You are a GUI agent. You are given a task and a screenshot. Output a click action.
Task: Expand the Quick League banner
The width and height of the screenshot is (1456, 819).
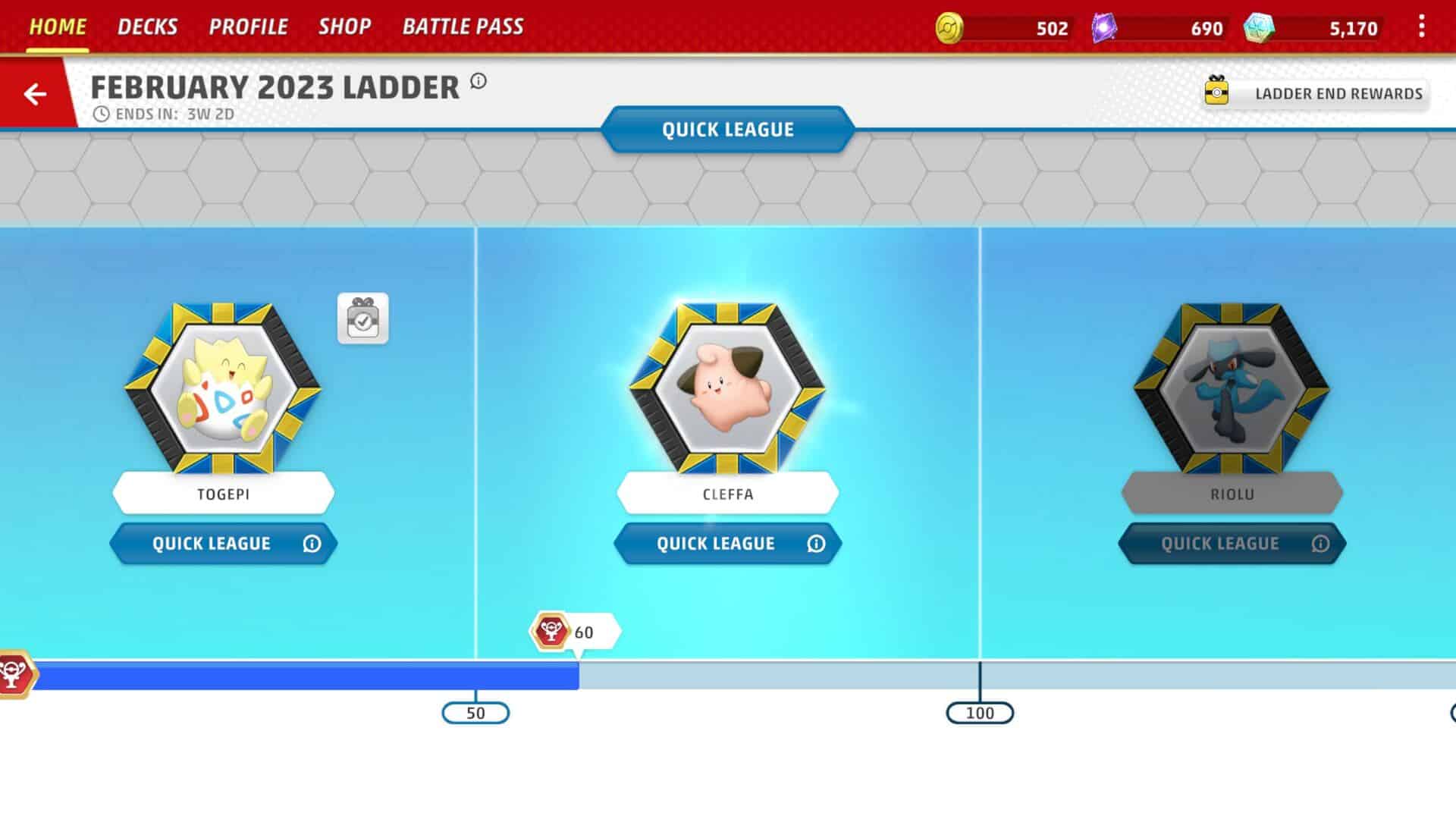click(x=727, y=129)
